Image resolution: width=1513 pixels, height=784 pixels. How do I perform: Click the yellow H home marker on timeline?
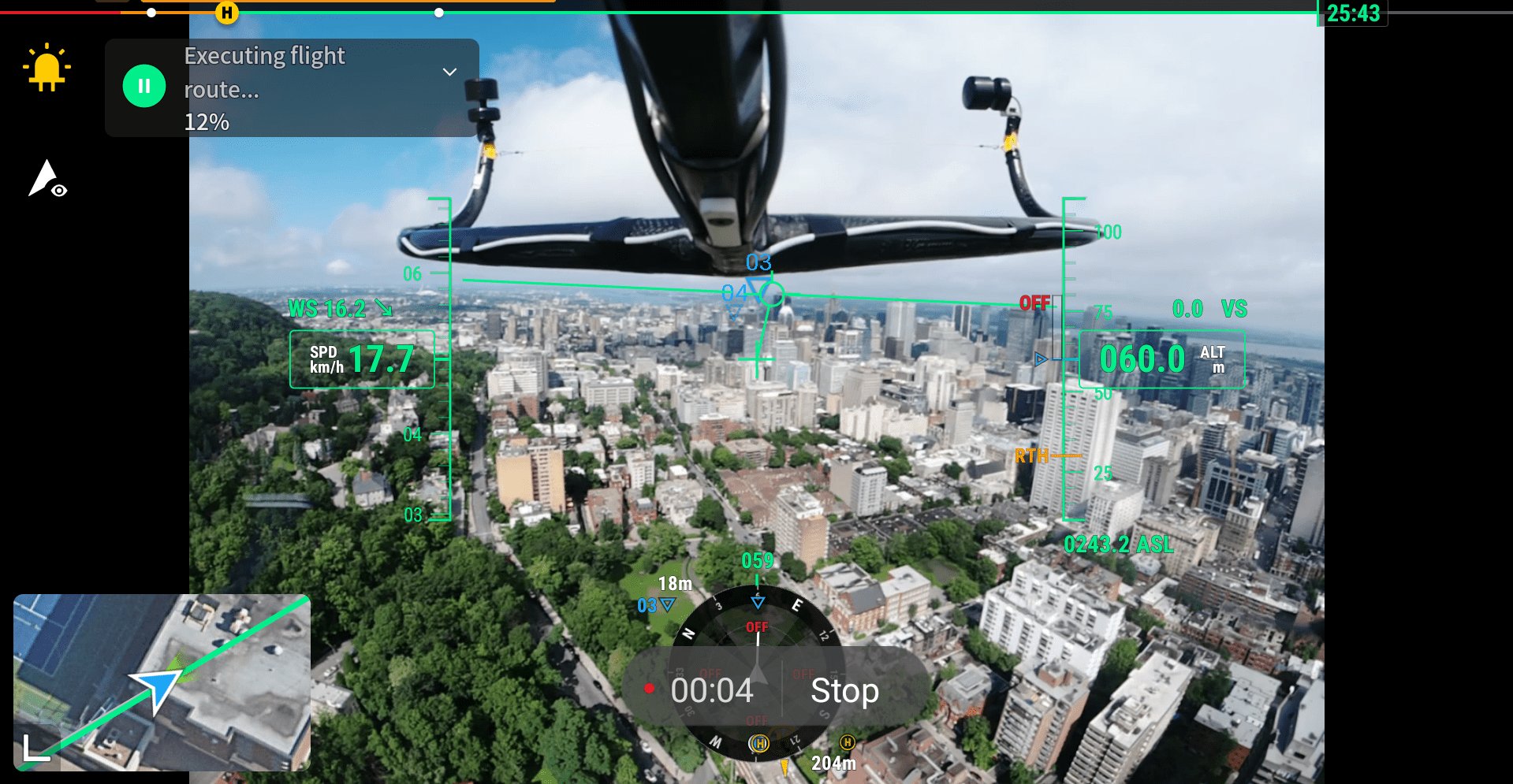point(227,13)
